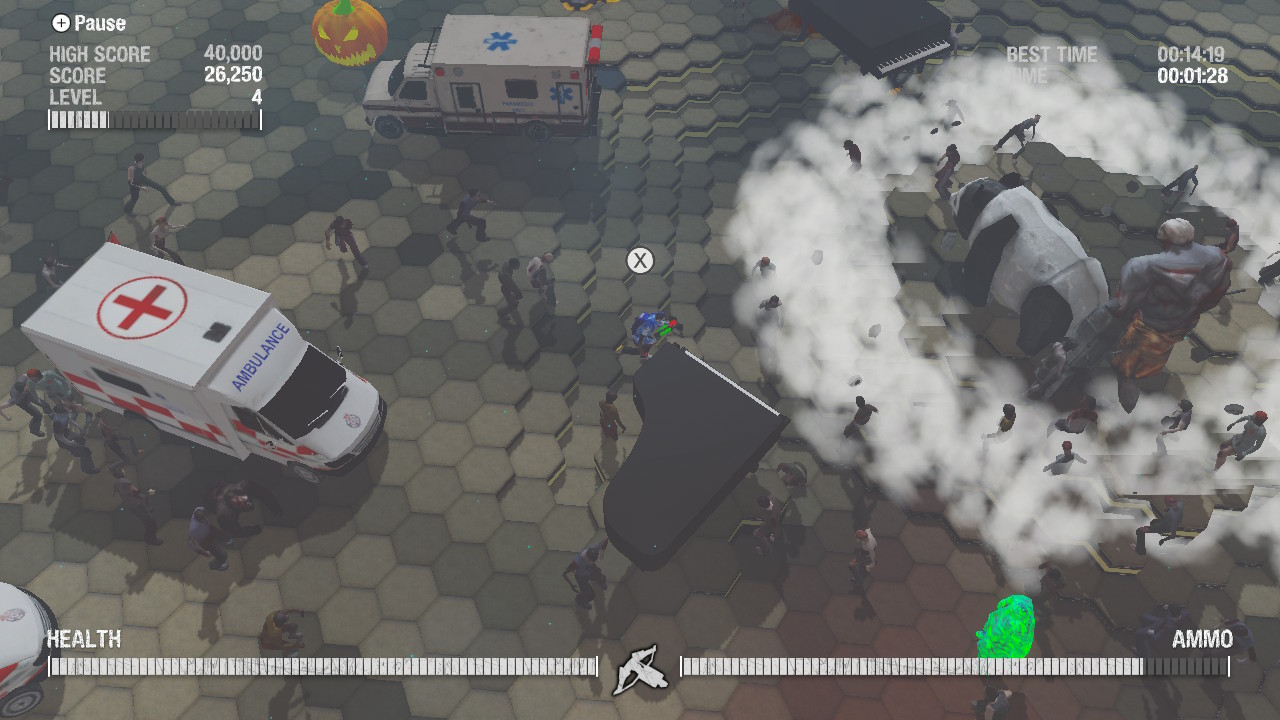Select the crossbow weapon icon
This screenshot has width=1280, height=720.
(x=640, y=667)
